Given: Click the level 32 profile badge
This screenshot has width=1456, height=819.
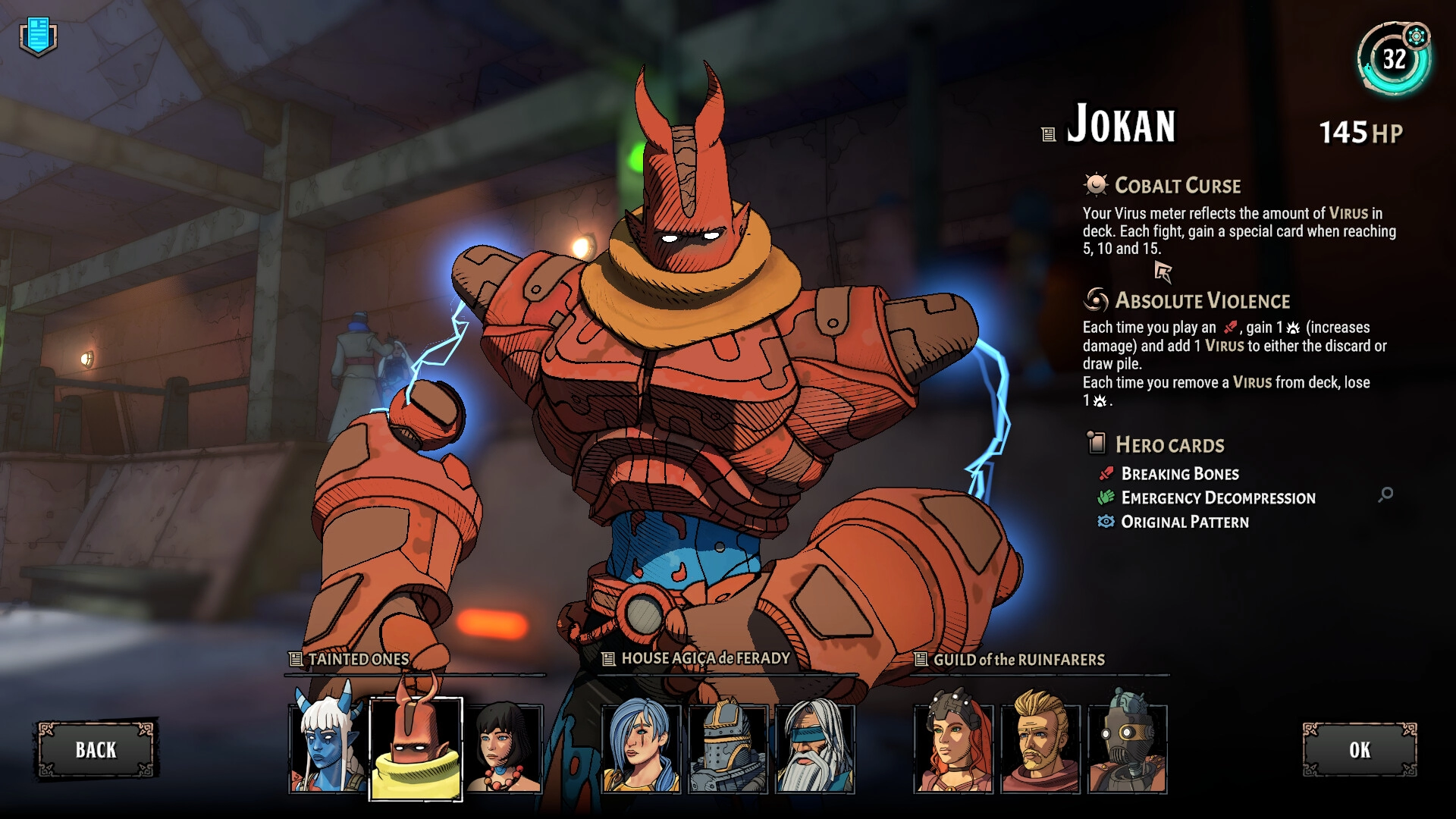Looking at the screenshot, I should pos(1394,59).
